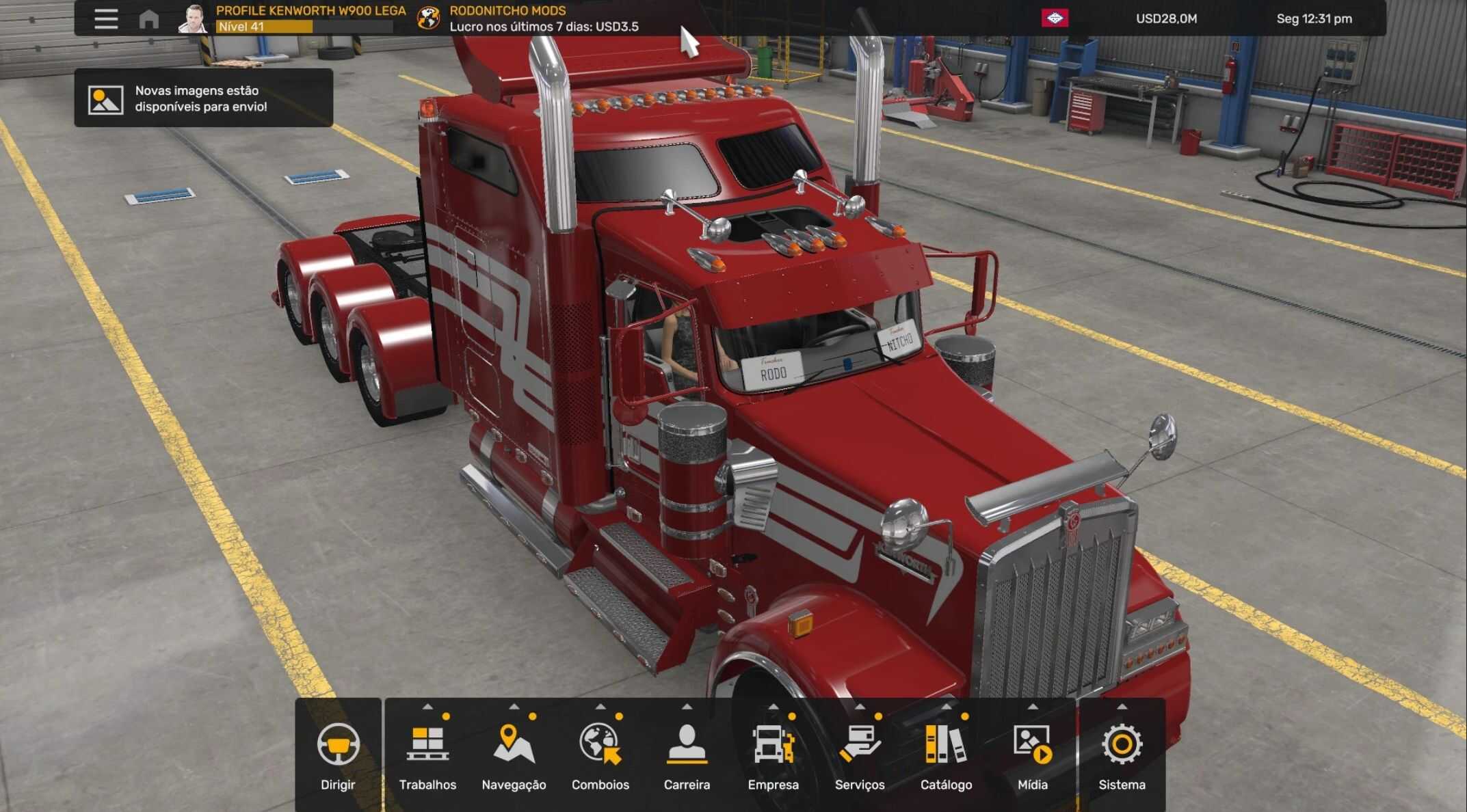Choose the Serviços menu

860,754
